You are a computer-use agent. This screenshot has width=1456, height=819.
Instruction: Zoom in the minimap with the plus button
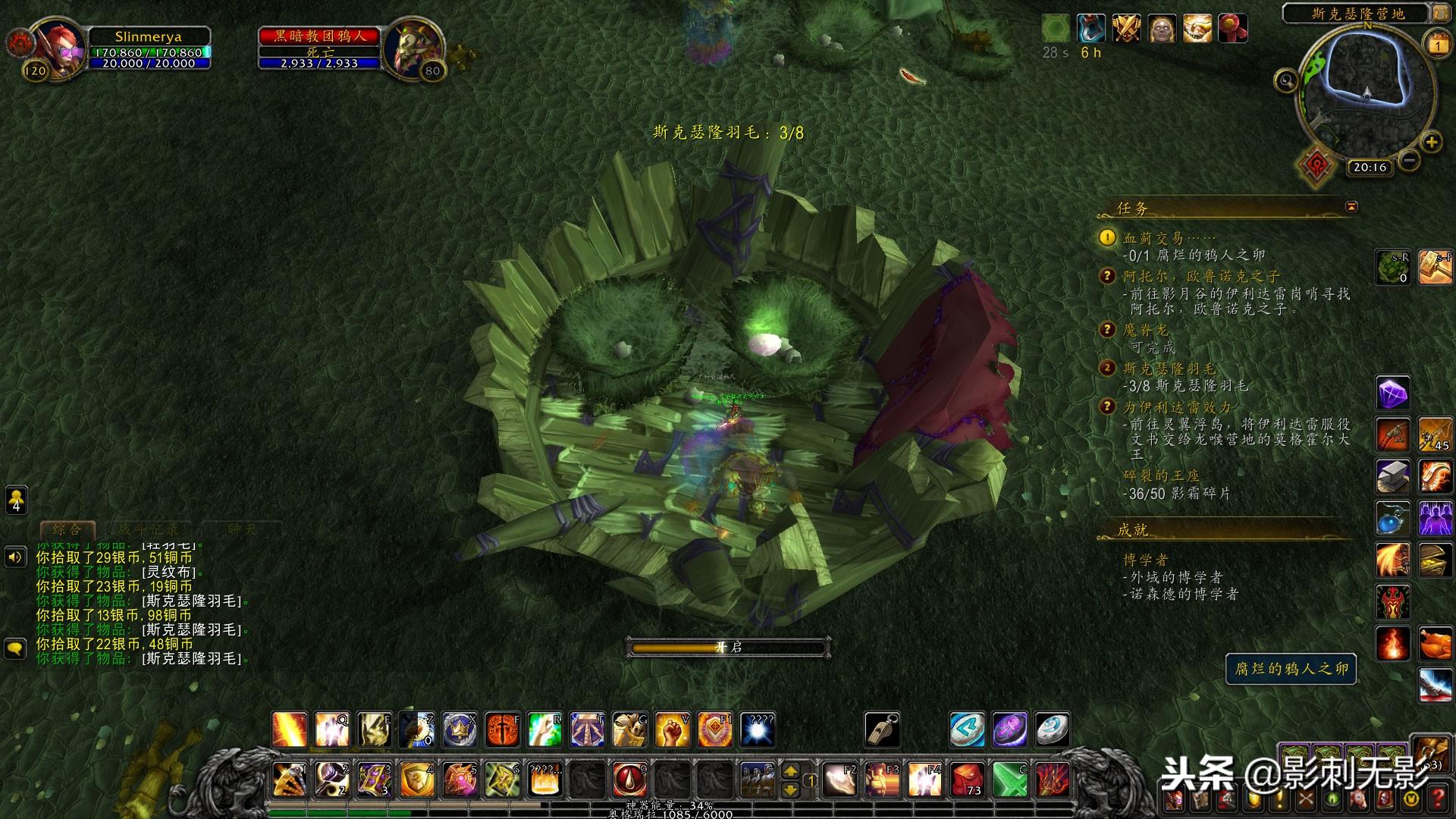coord(1431,142)
